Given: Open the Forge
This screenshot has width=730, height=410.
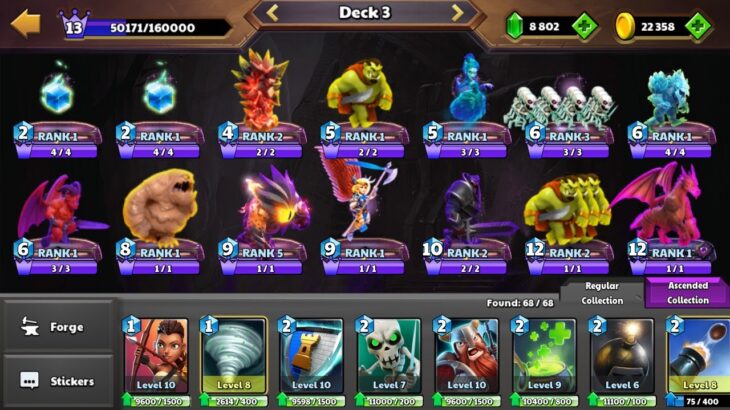Looking at the screenshot, I should [x=58, y=327].
